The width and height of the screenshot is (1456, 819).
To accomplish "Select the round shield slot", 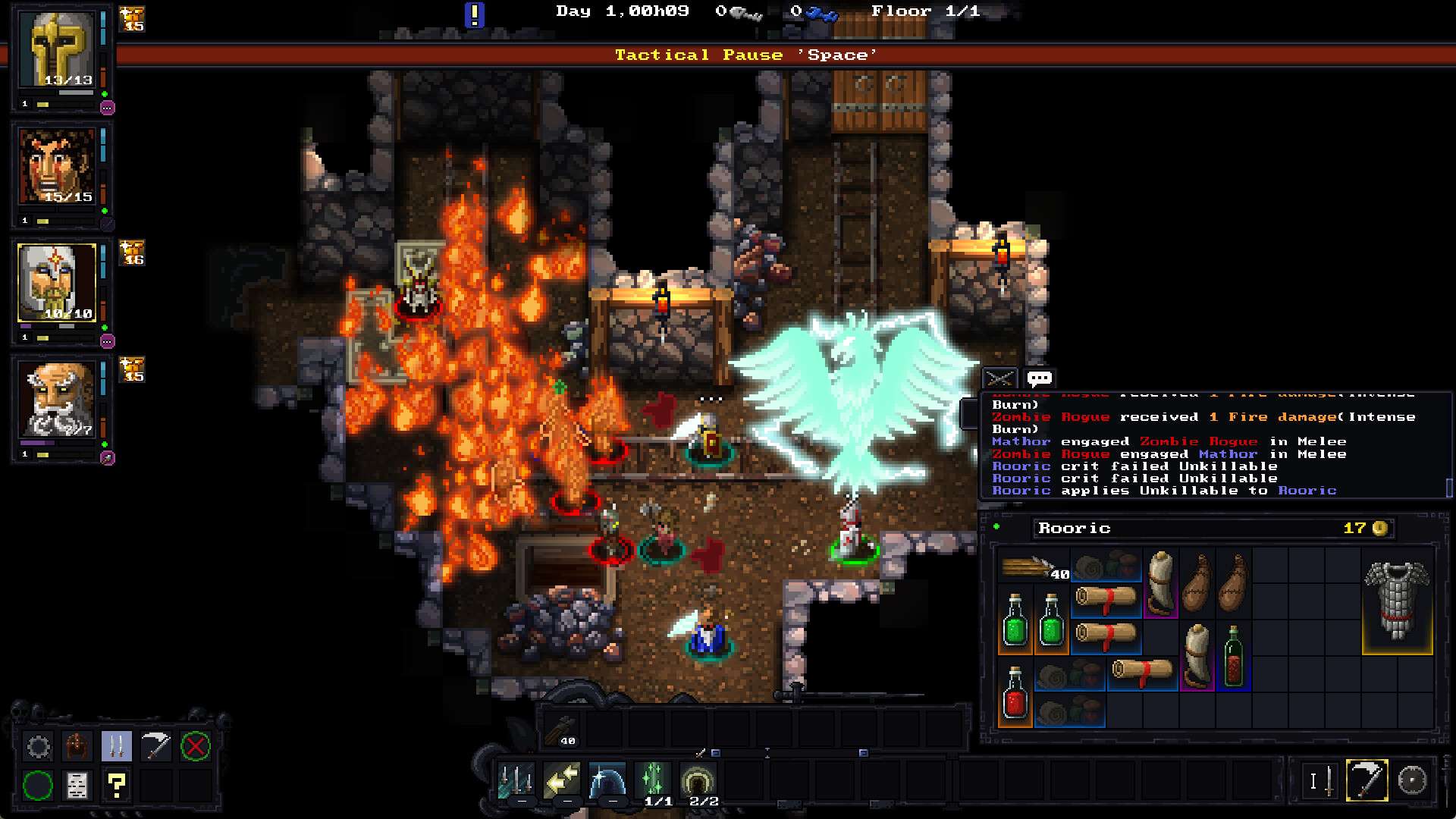I will click(x=1412, y=780).
